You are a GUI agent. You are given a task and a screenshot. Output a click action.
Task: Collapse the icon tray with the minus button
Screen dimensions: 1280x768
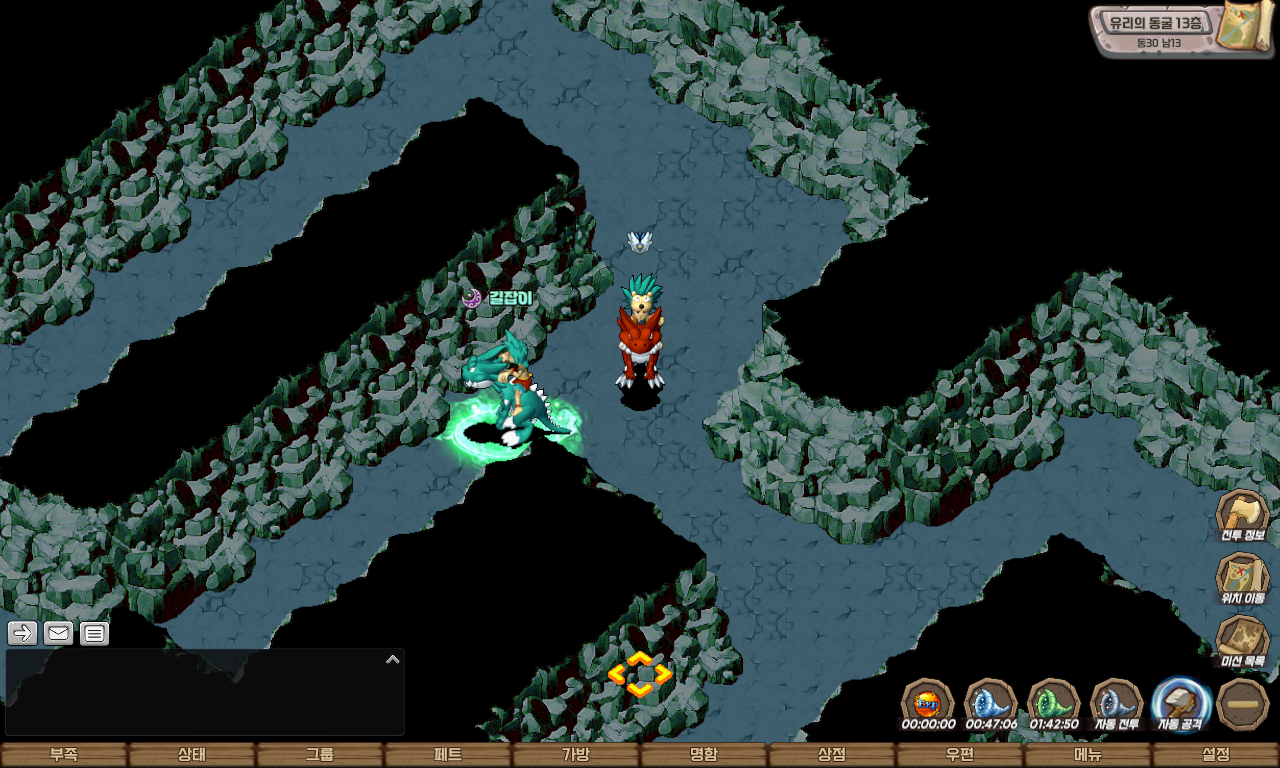tap(1243, 704)
